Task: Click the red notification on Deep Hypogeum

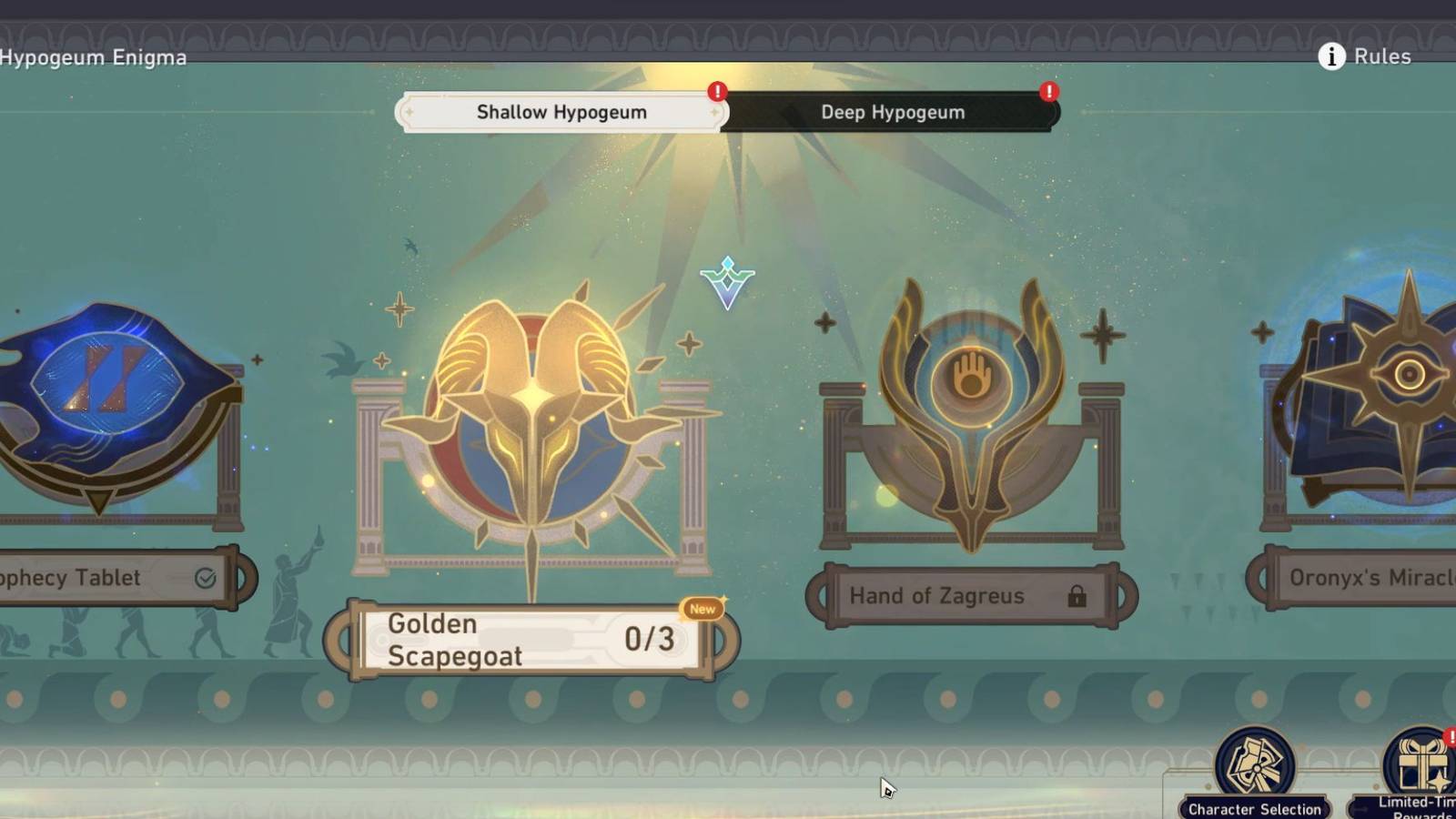Action: pyautogui.click(x=1048, y=92)
